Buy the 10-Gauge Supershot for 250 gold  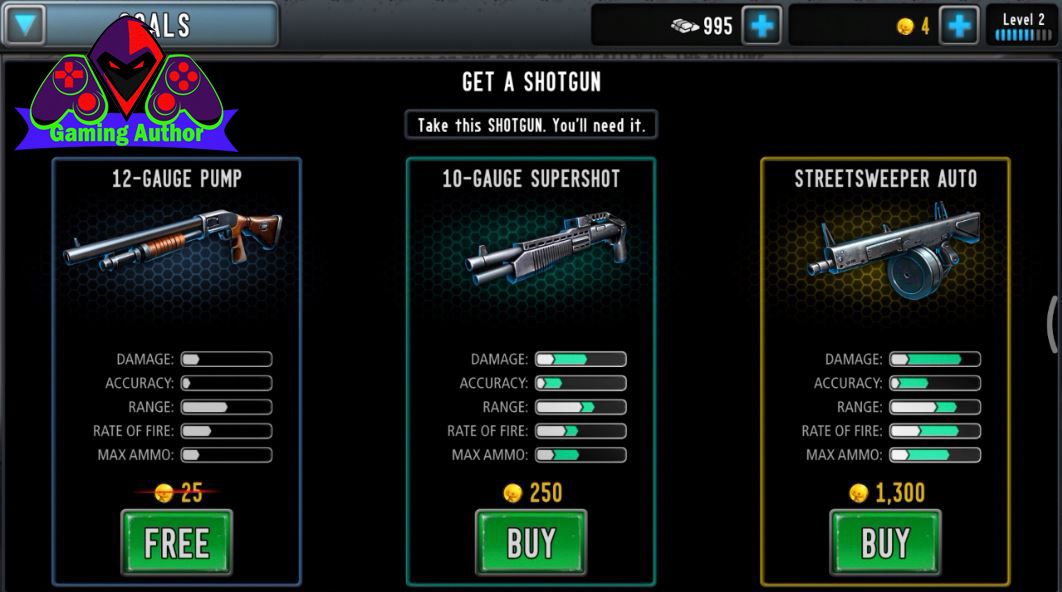(530, 543)
